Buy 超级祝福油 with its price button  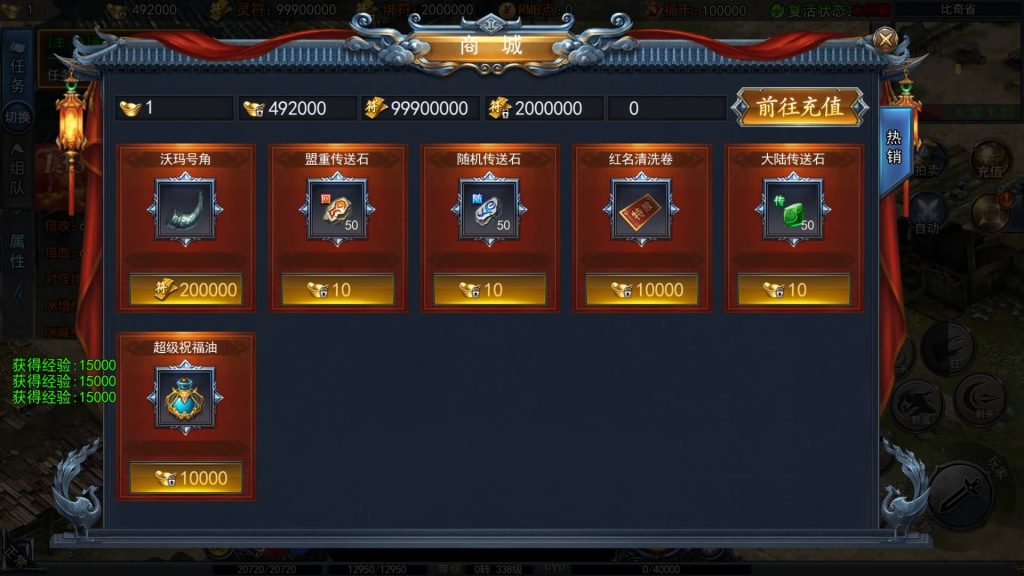tap(186, 478)
